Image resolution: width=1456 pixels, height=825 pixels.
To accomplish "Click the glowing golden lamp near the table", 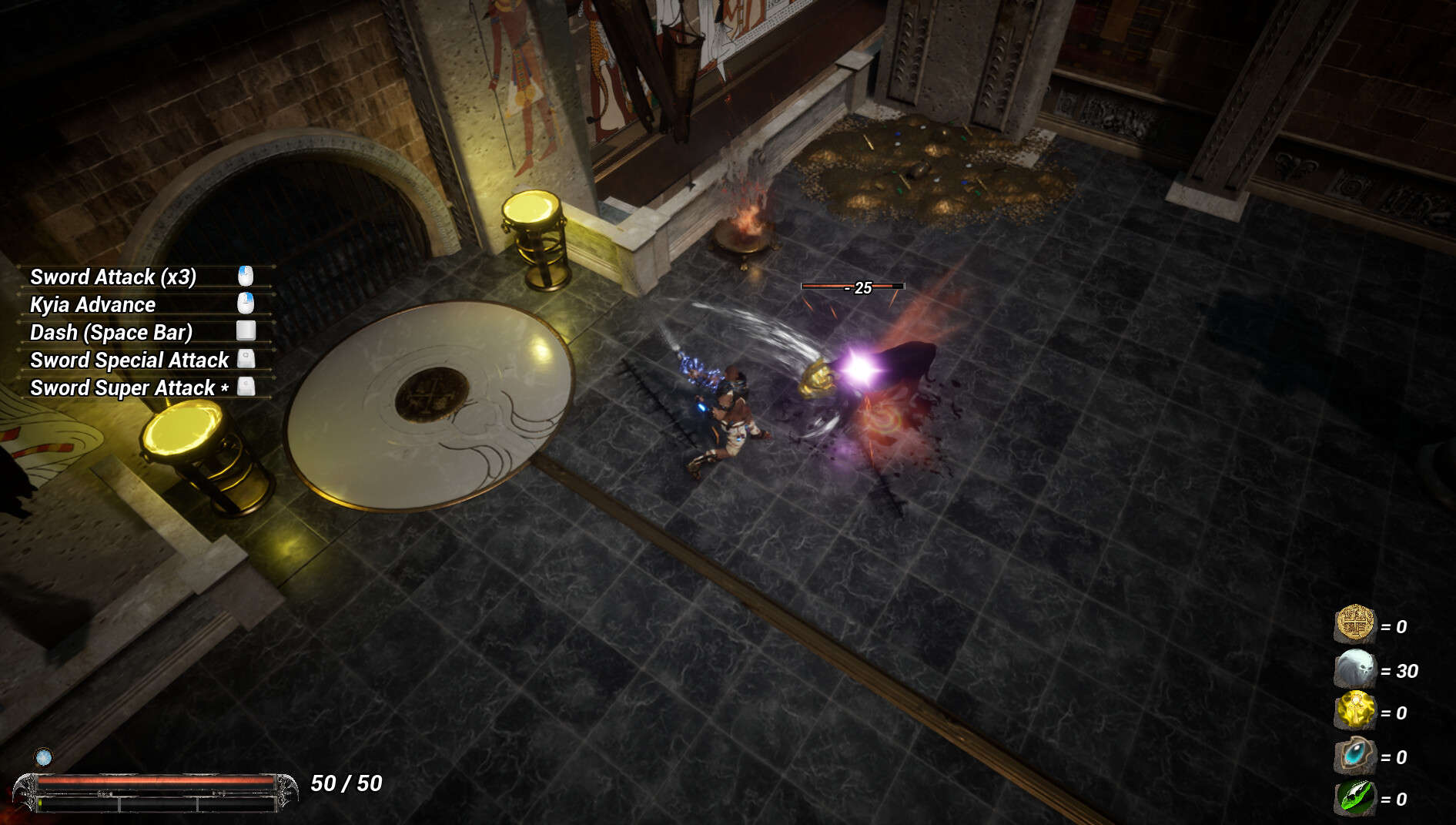I will [x=199, y=454].
